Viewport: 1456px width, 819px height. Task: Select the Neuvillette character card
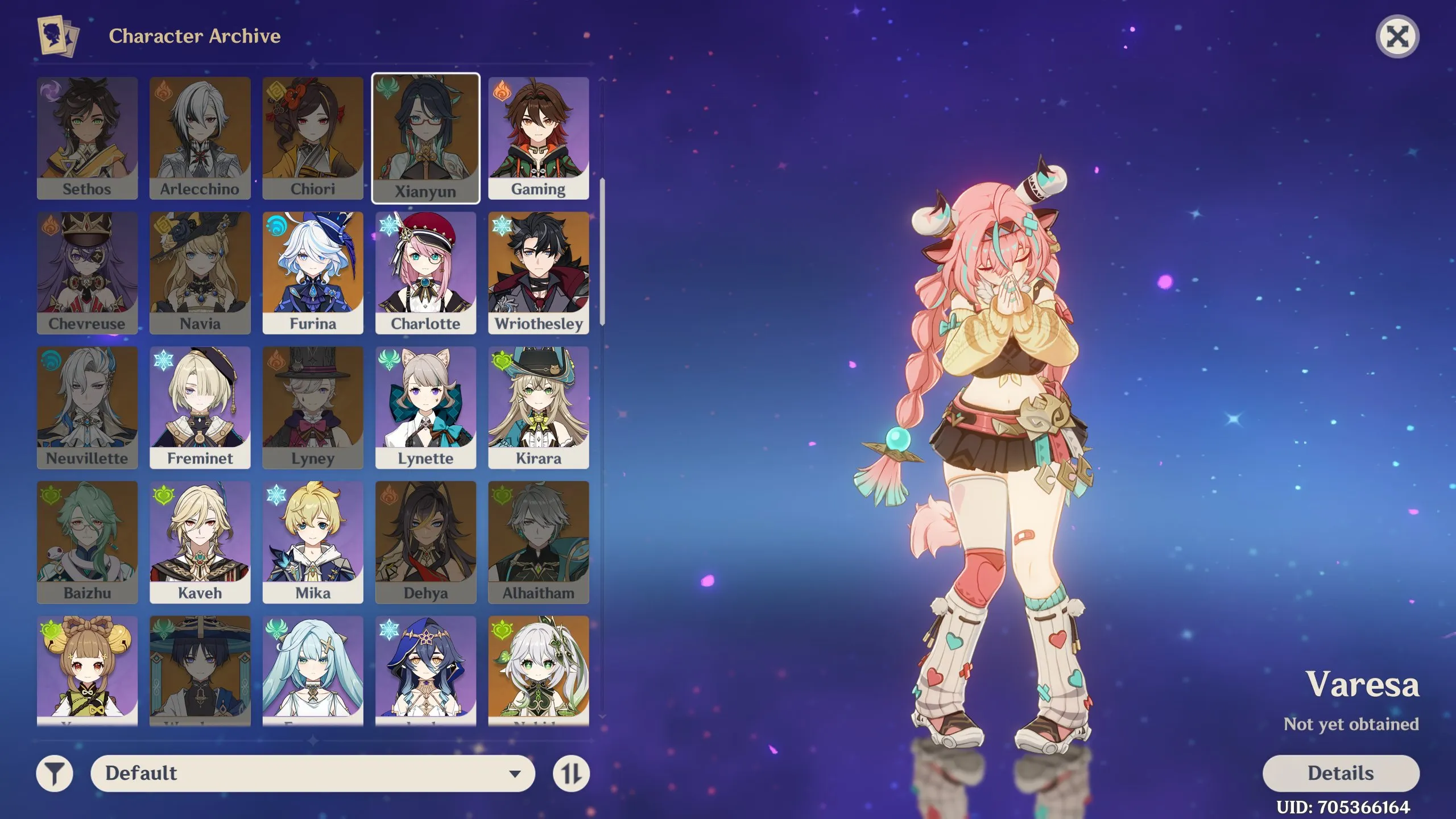[87, 407]
